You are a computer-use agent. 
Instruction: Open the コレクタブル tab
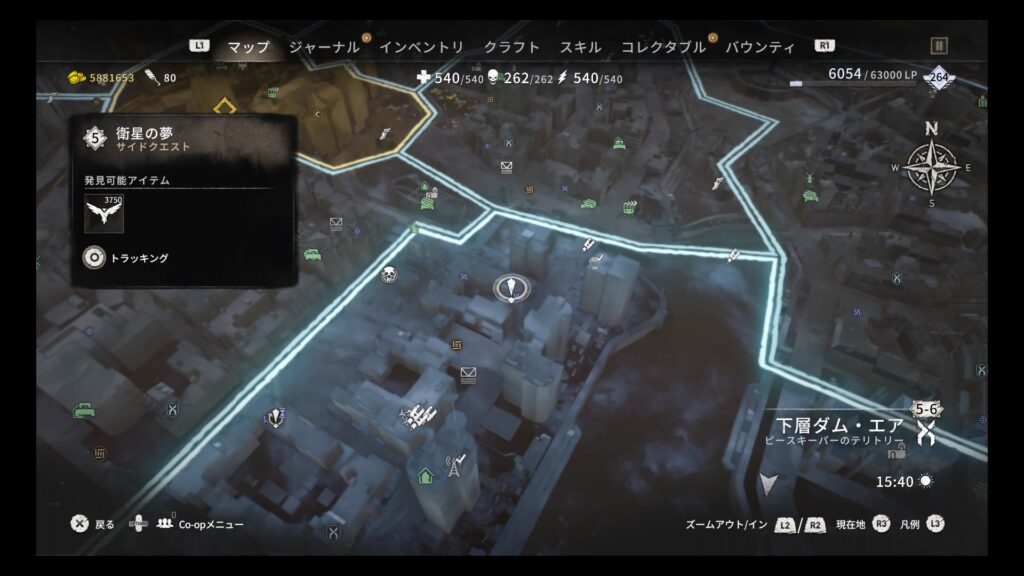[663, 47]
